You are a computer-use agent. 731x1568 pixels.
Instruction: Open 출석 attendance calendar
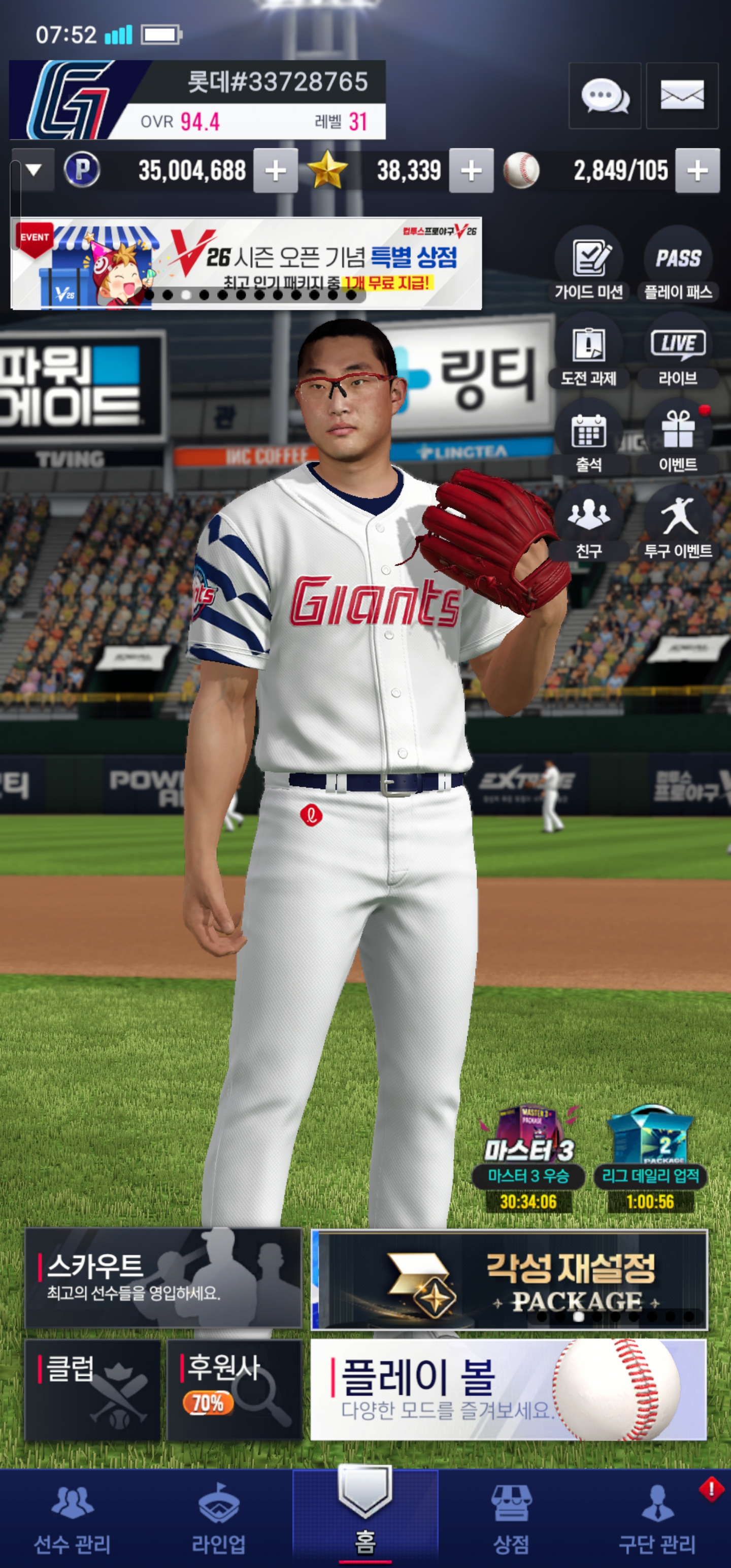click(588, 438)
